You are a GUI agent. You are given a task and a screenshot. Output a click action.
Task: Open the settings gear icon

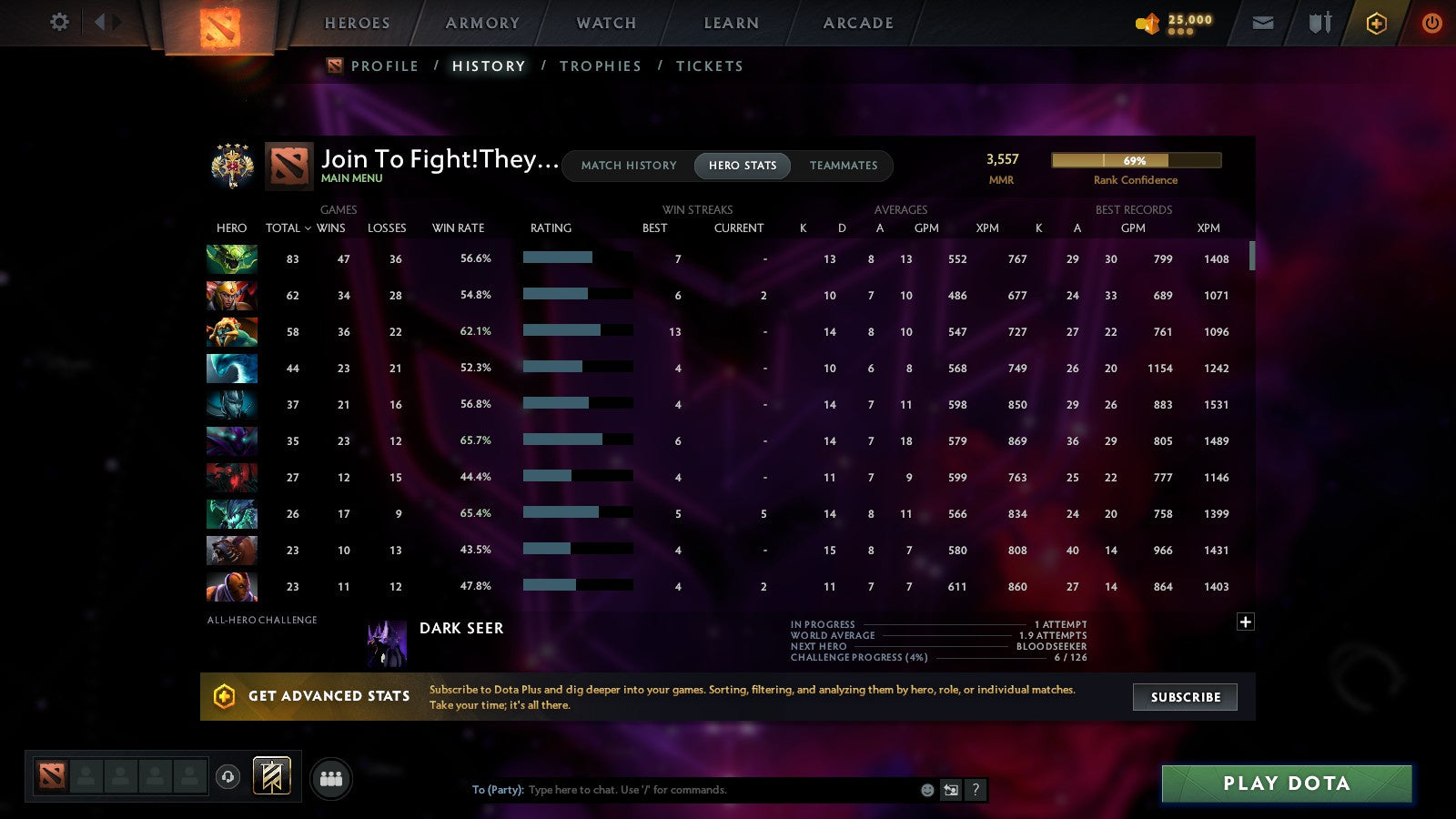(59, 23)
